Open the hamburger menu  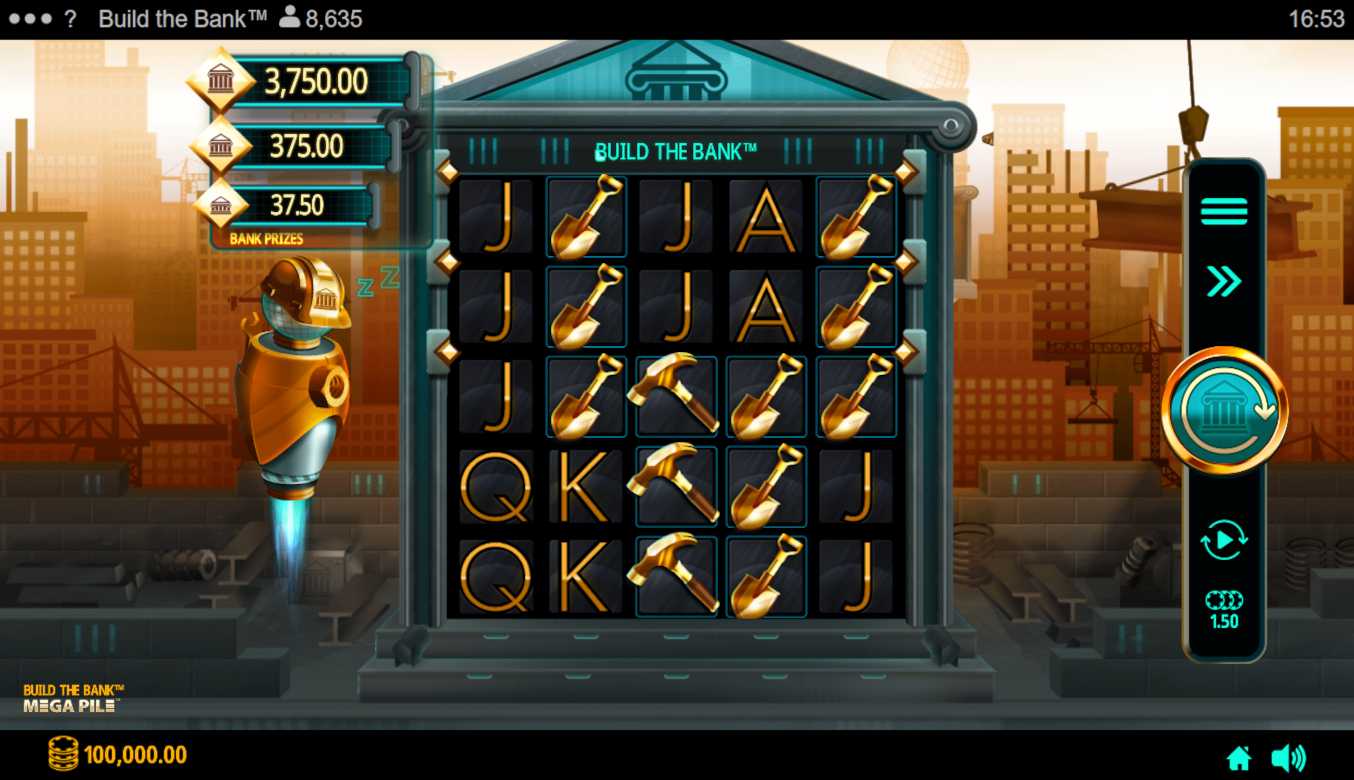click(x=1224, y=212)
